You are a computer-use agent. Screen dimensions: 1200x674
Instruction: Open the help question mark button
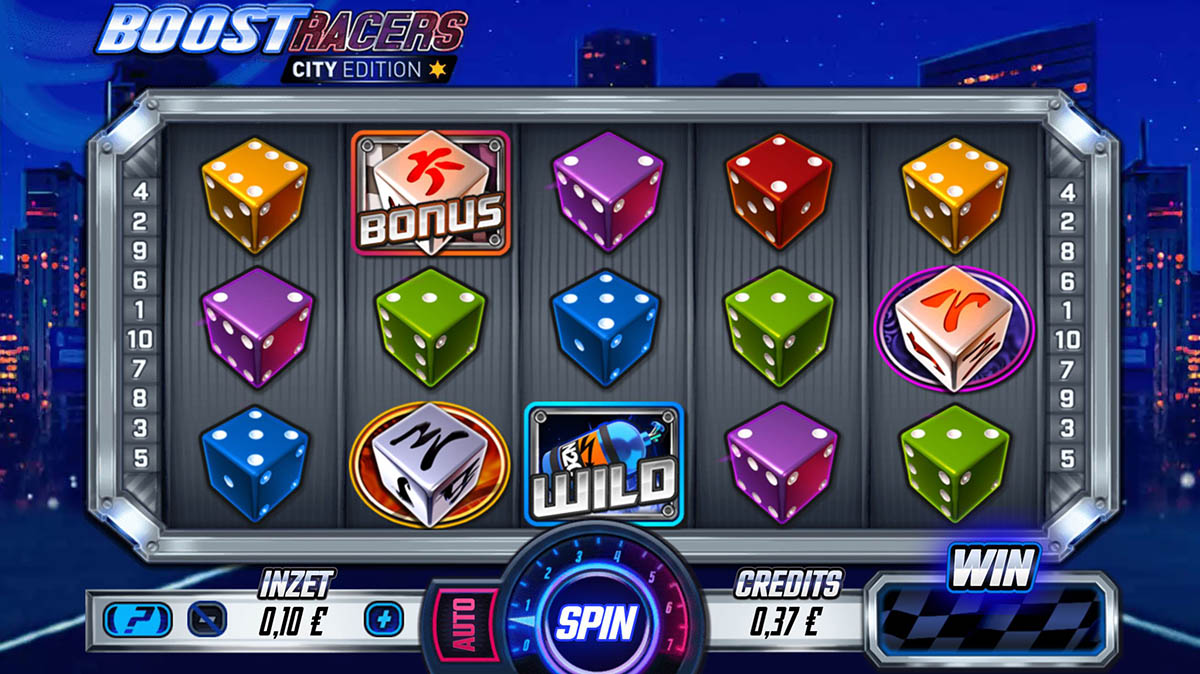(x=130, y=620)
